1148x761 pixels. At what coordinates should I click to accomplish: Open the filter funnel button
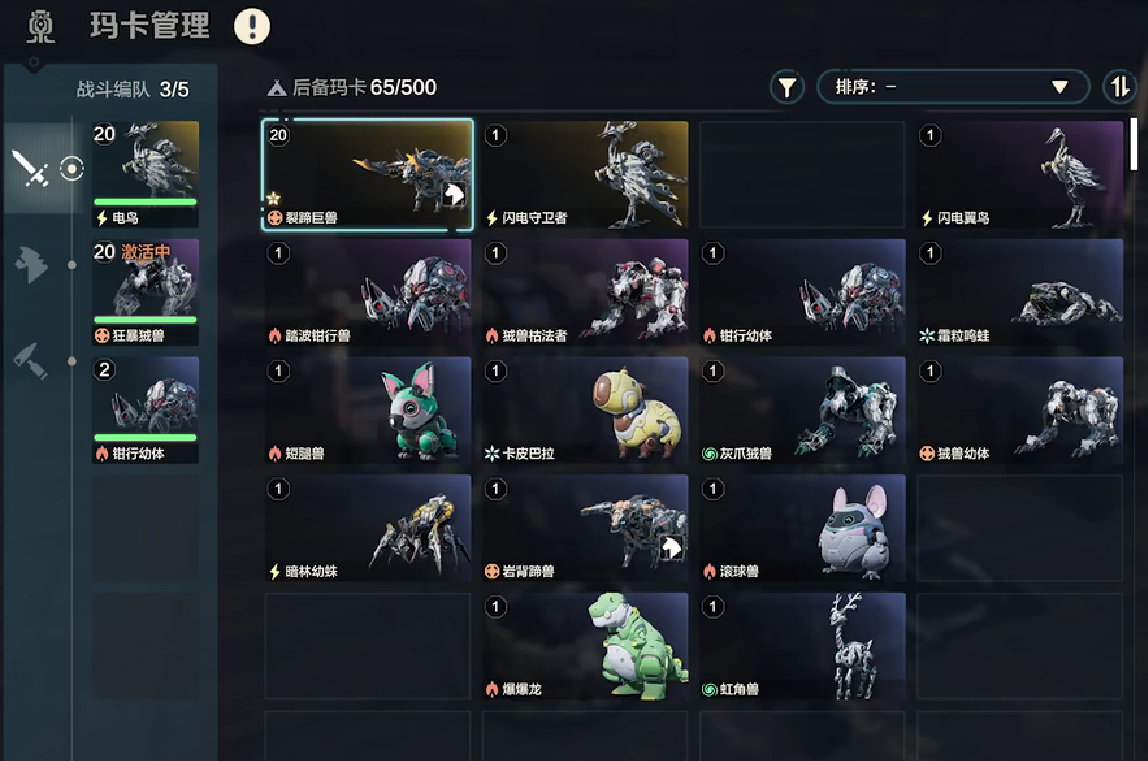787,88
